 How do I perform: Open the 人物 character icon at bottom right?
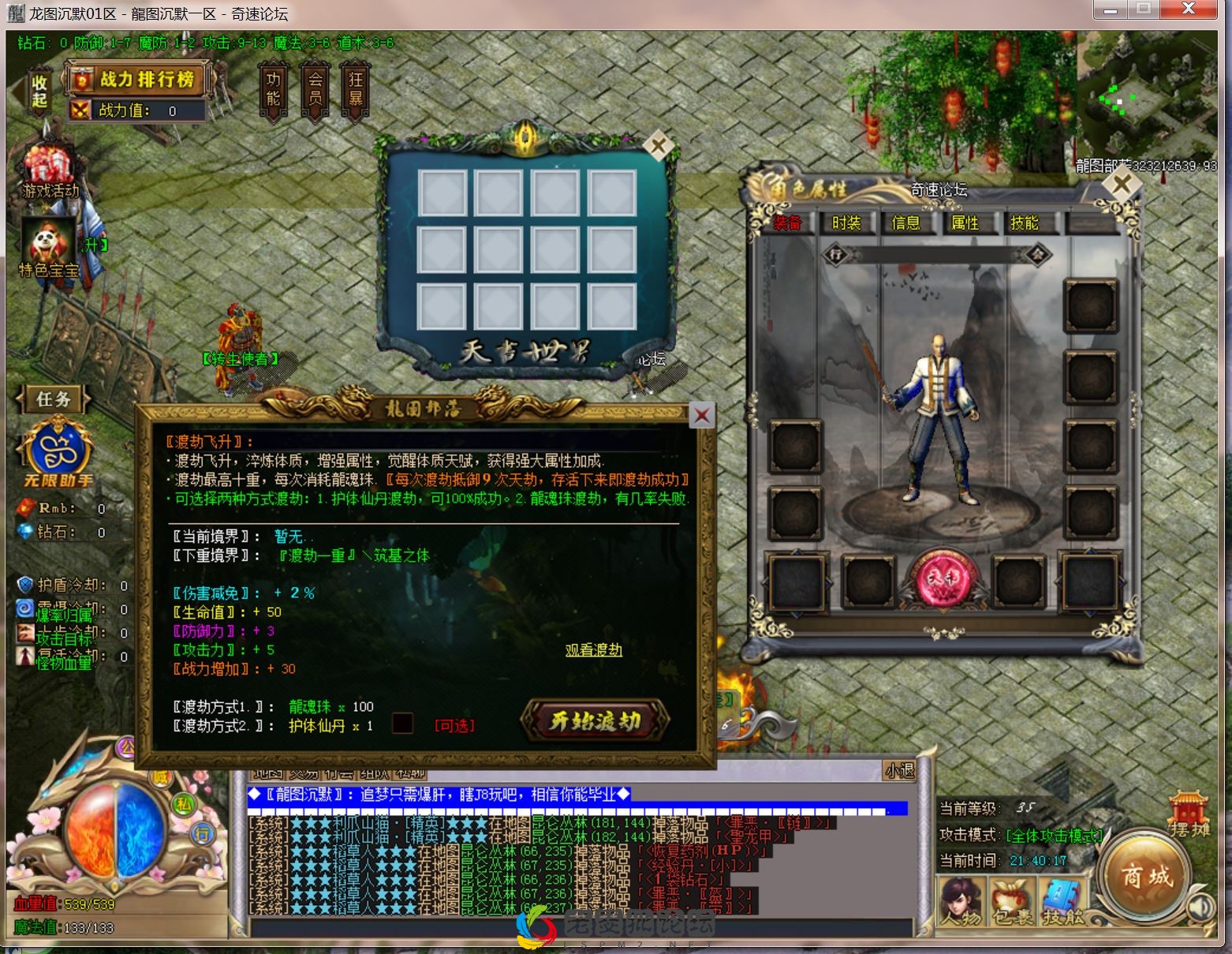click(x=961, y=900)
